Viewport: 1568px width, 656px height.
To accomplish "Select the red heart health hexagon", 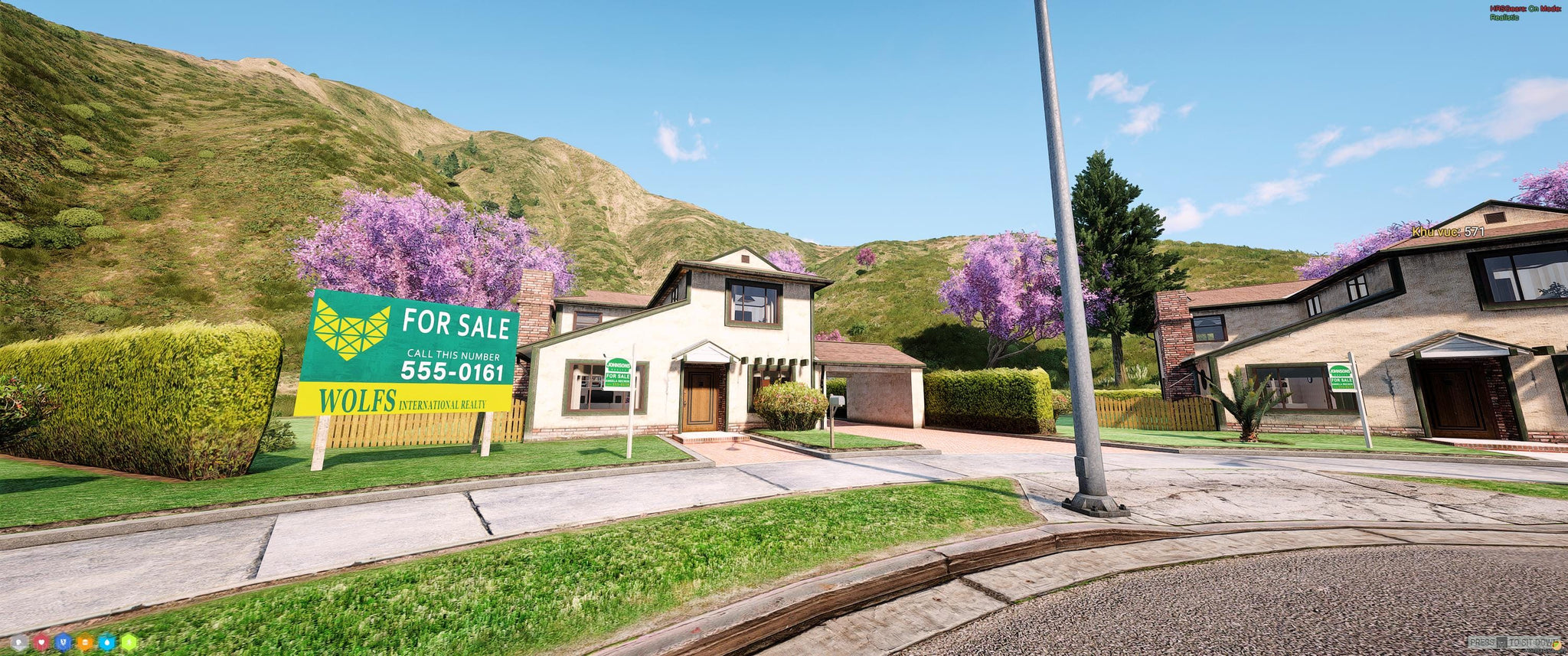I will (41, 642).
